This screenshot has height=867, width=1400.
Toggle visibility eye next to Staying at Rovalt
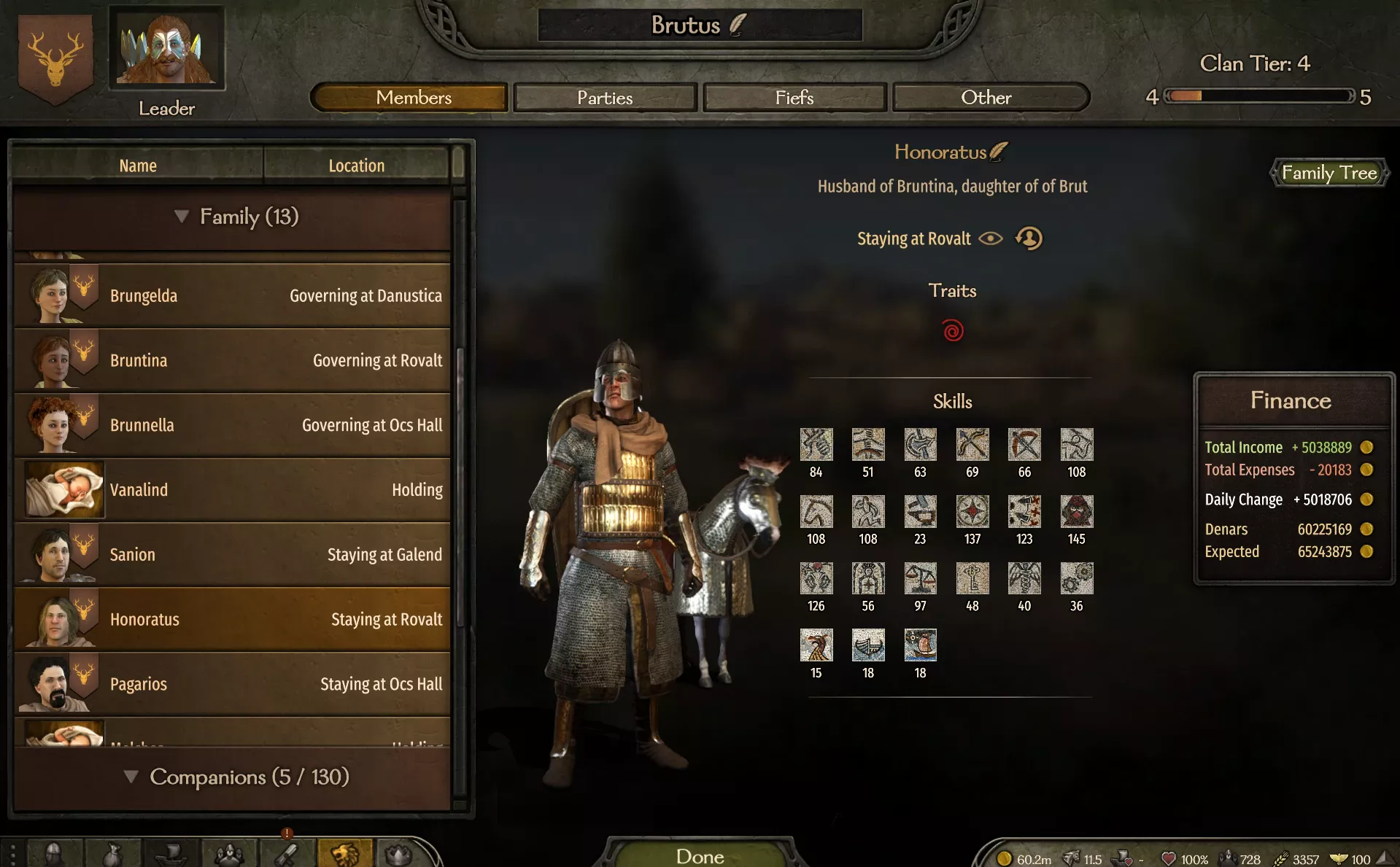(990, 238)
